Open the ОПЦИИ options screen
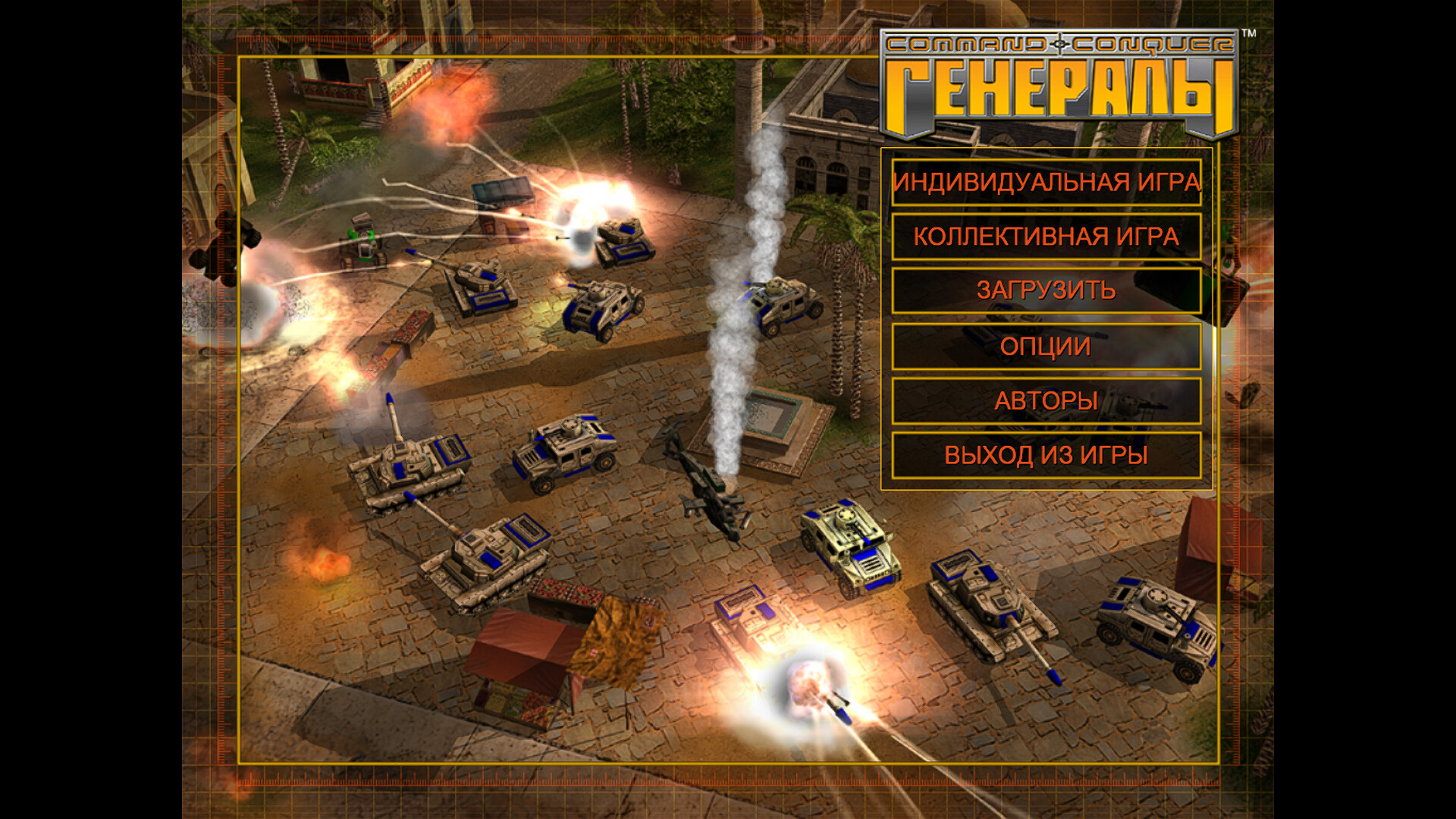 click(1046, 347)
